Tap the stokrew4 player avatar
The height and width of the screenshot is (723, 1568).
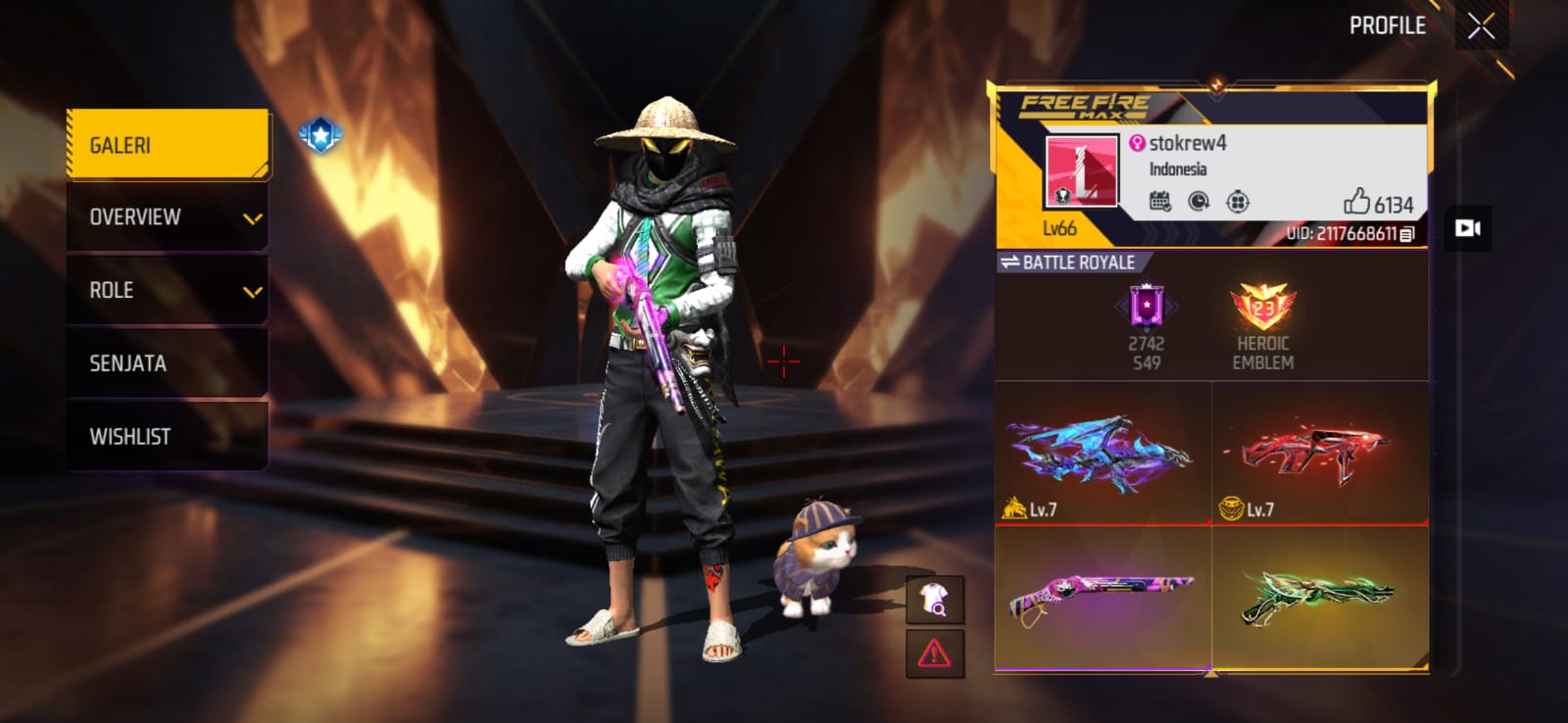[x=1082, y=171]
